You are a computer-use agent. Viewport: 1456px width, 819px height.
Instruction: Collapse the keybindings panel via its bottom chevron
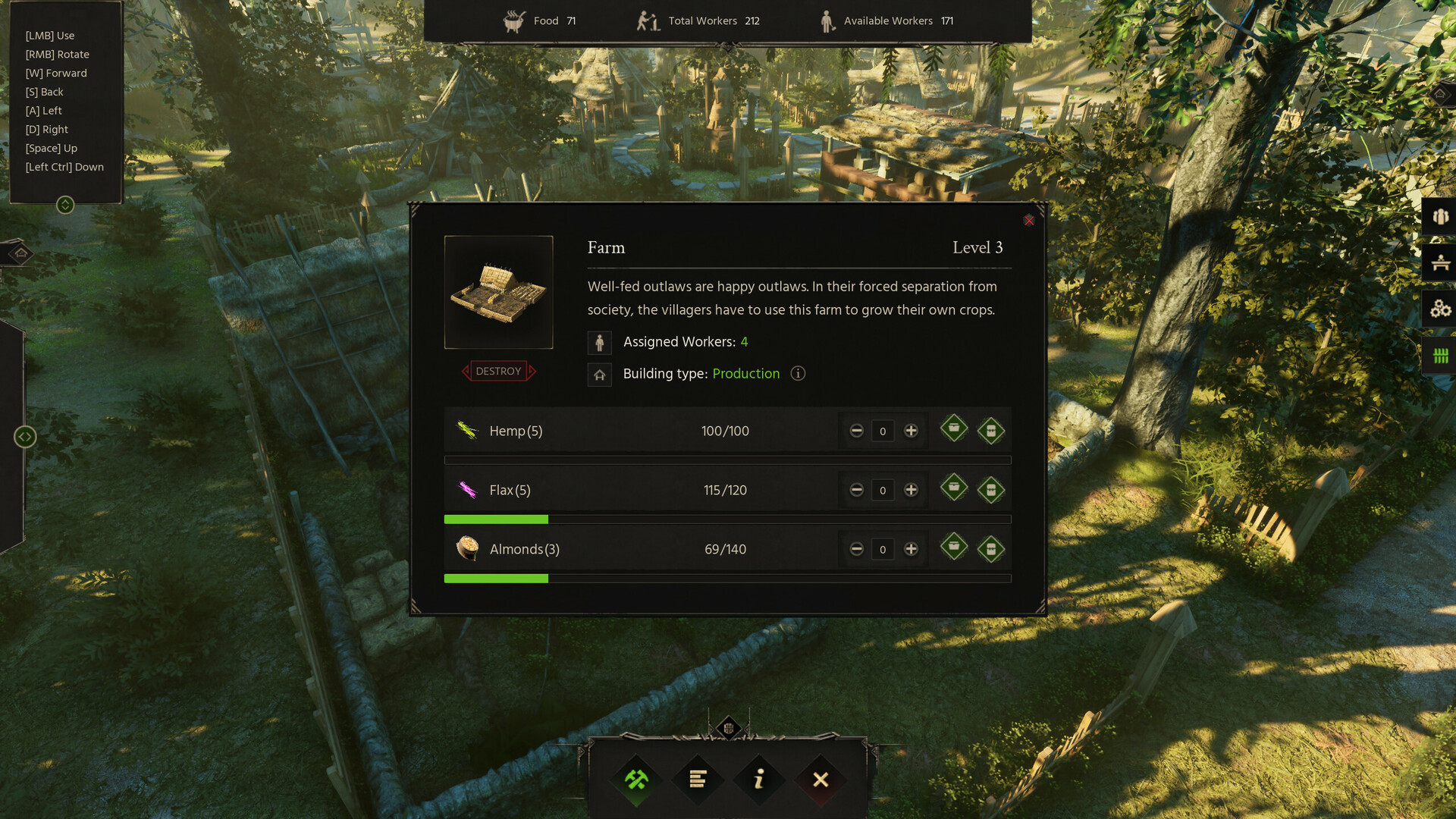[x=66, y=203]
